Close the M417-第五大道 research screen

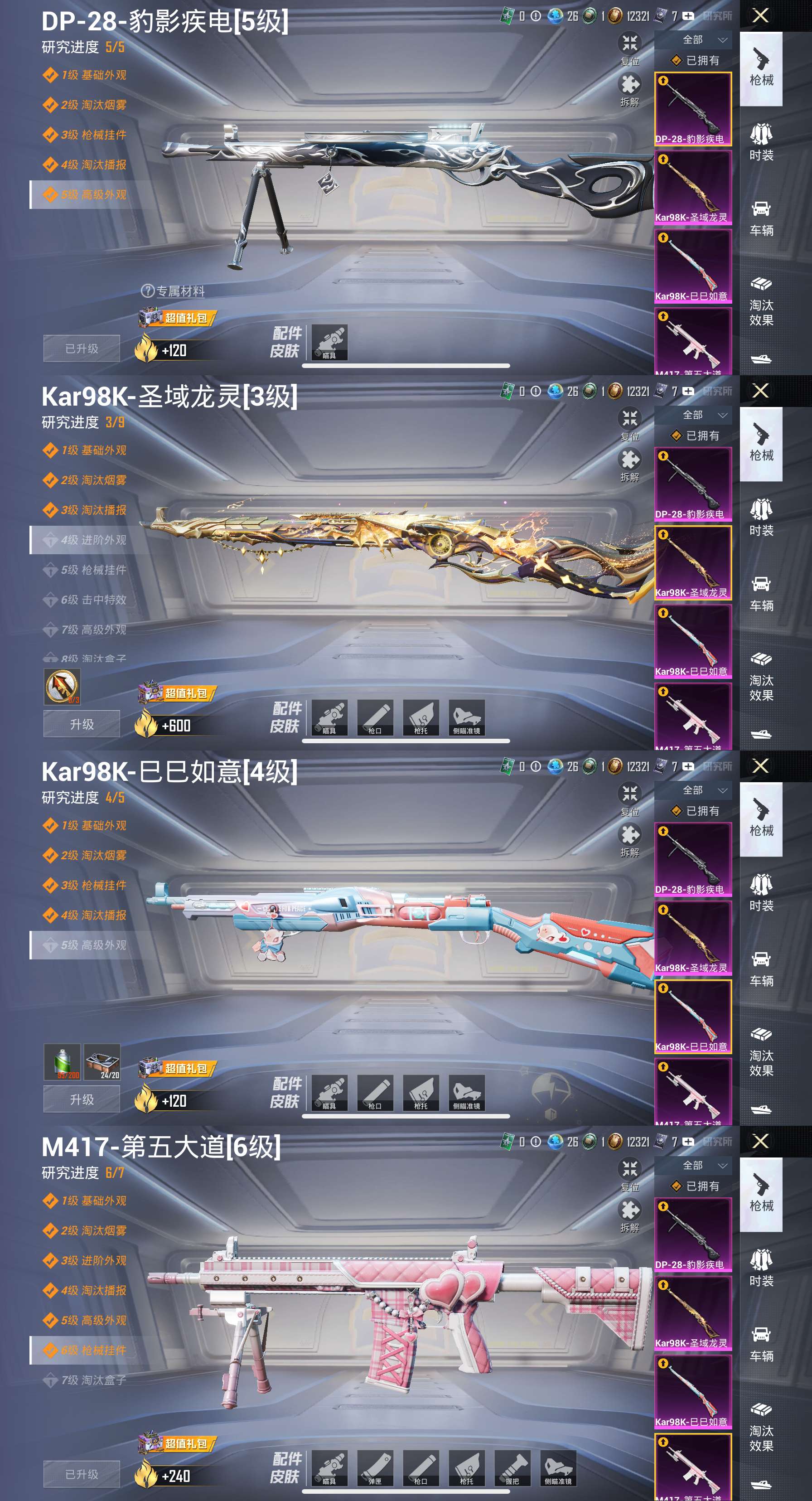761,1141
